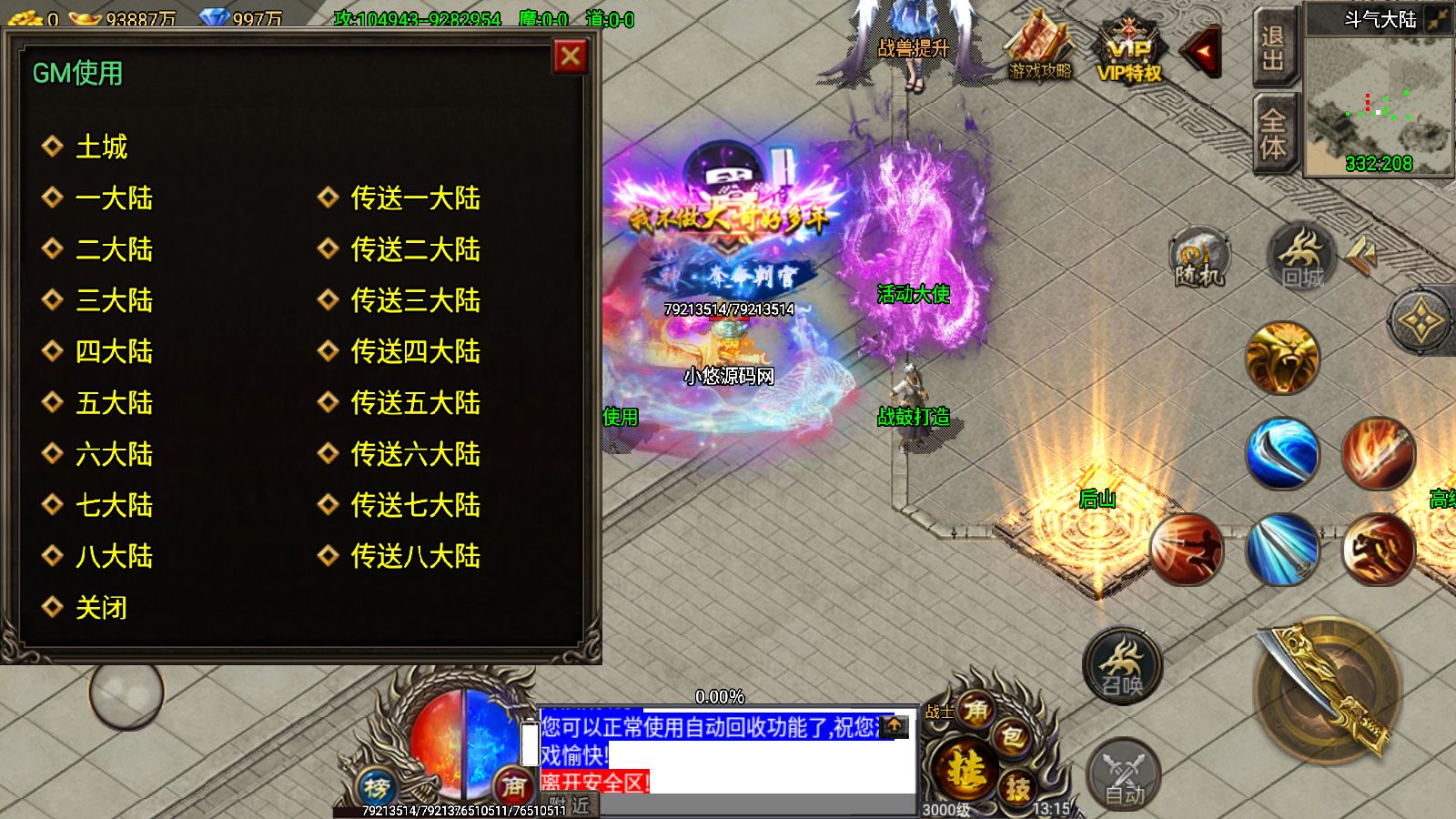1456x819 pixels.
Task: Close the GM使用 panel with the red X
Action: [x=571, y=57]
